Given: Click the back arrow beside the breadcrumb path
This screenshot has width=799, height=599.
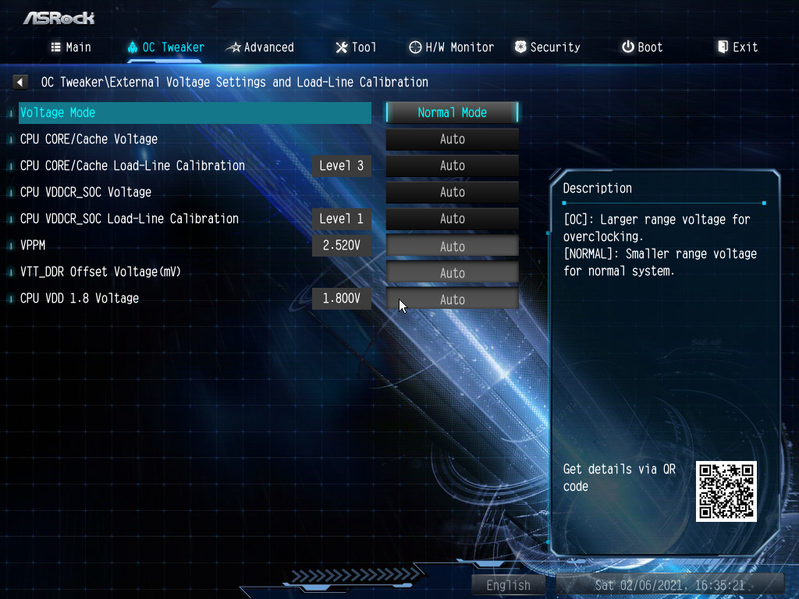Looking at the screenshot, I should (x=20, y=82).
